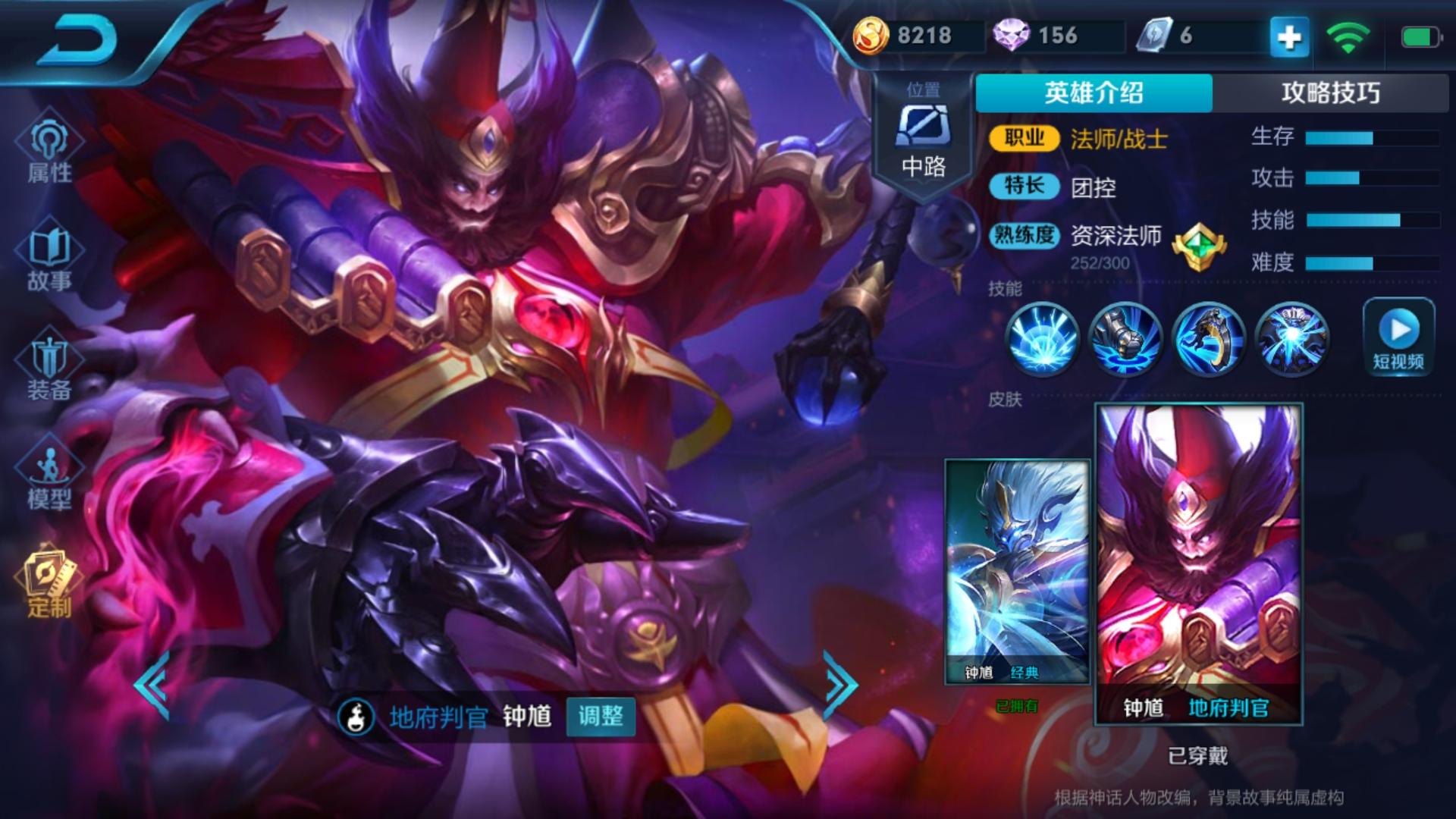This screenshot has height=819, width=1456.
Task: Choose the 钟馗 经典 classic skin
Action: click(x=1017, y=572)
